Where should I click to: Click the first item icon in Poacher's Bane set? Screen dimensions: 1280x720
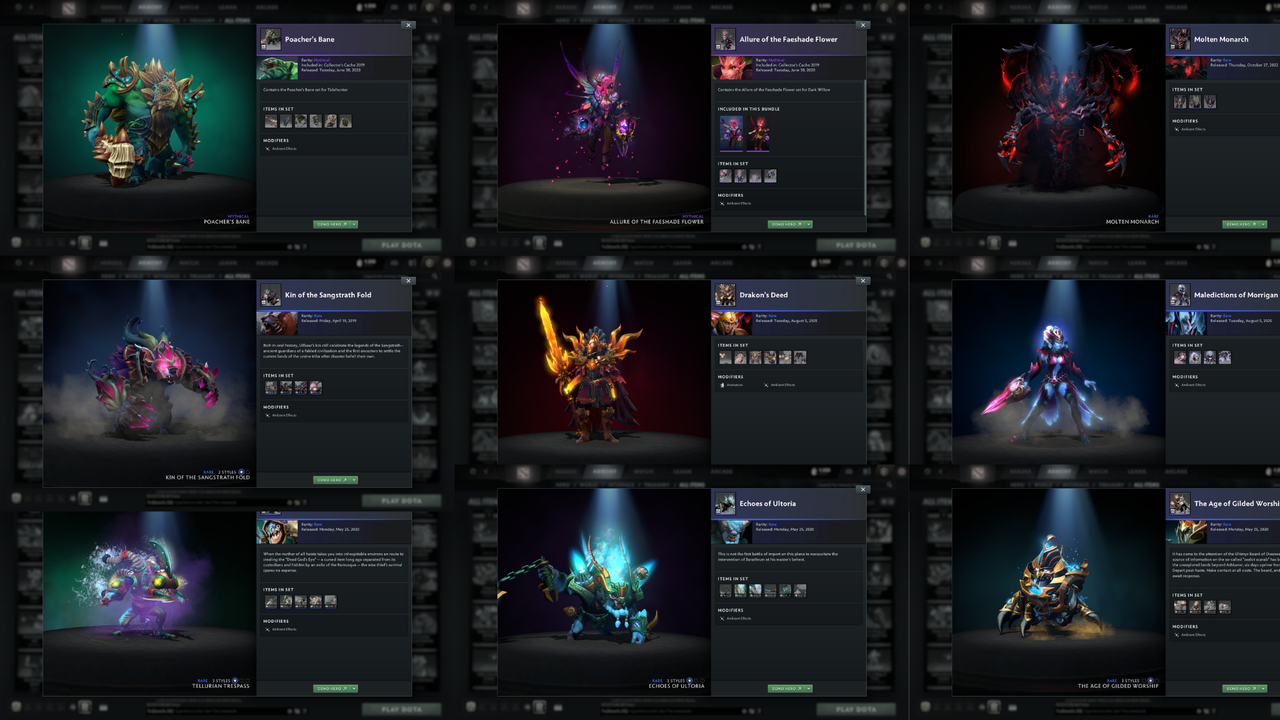tap(271, 121)
